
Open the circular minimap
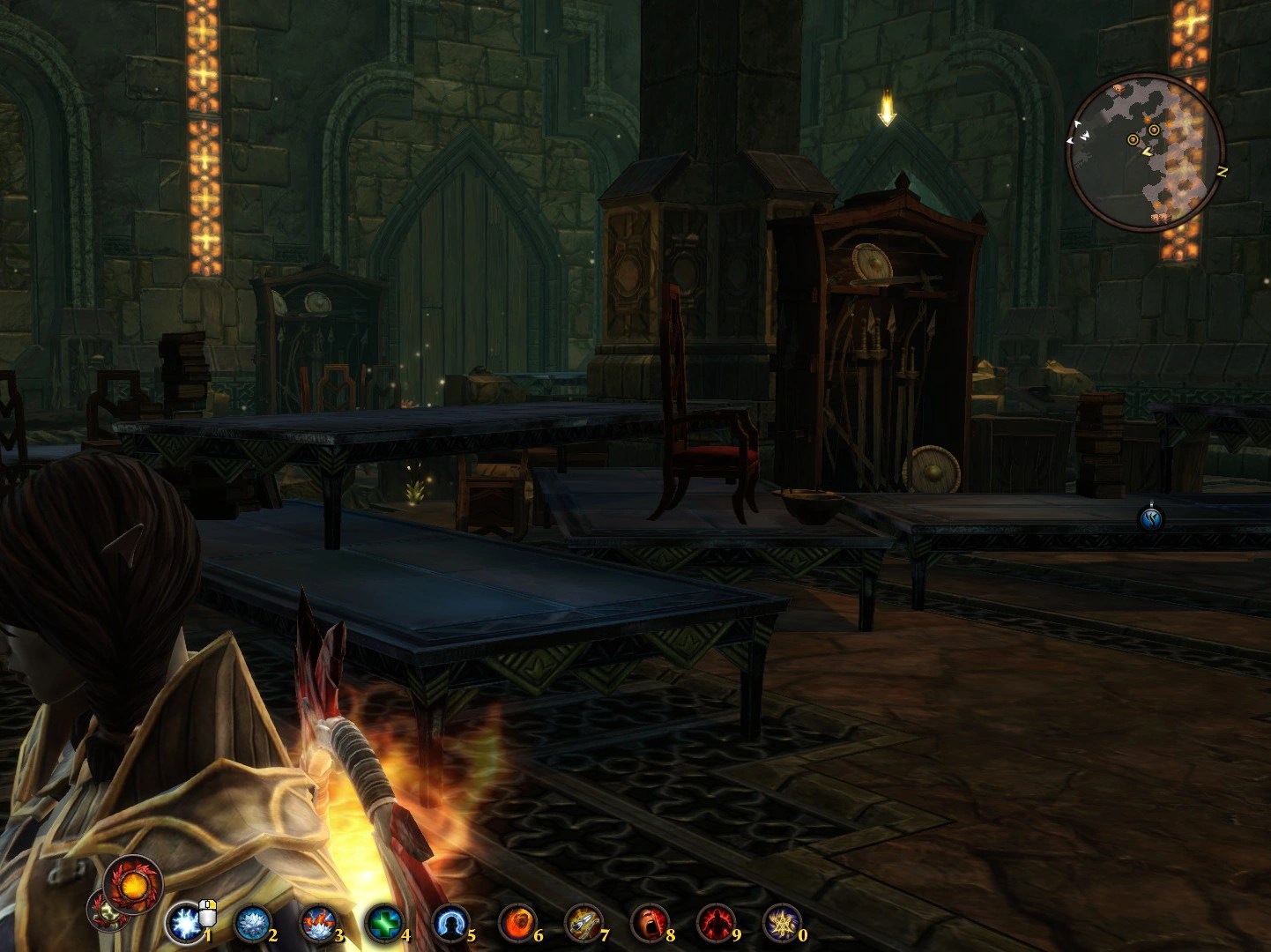click(x=1144, y=152)
